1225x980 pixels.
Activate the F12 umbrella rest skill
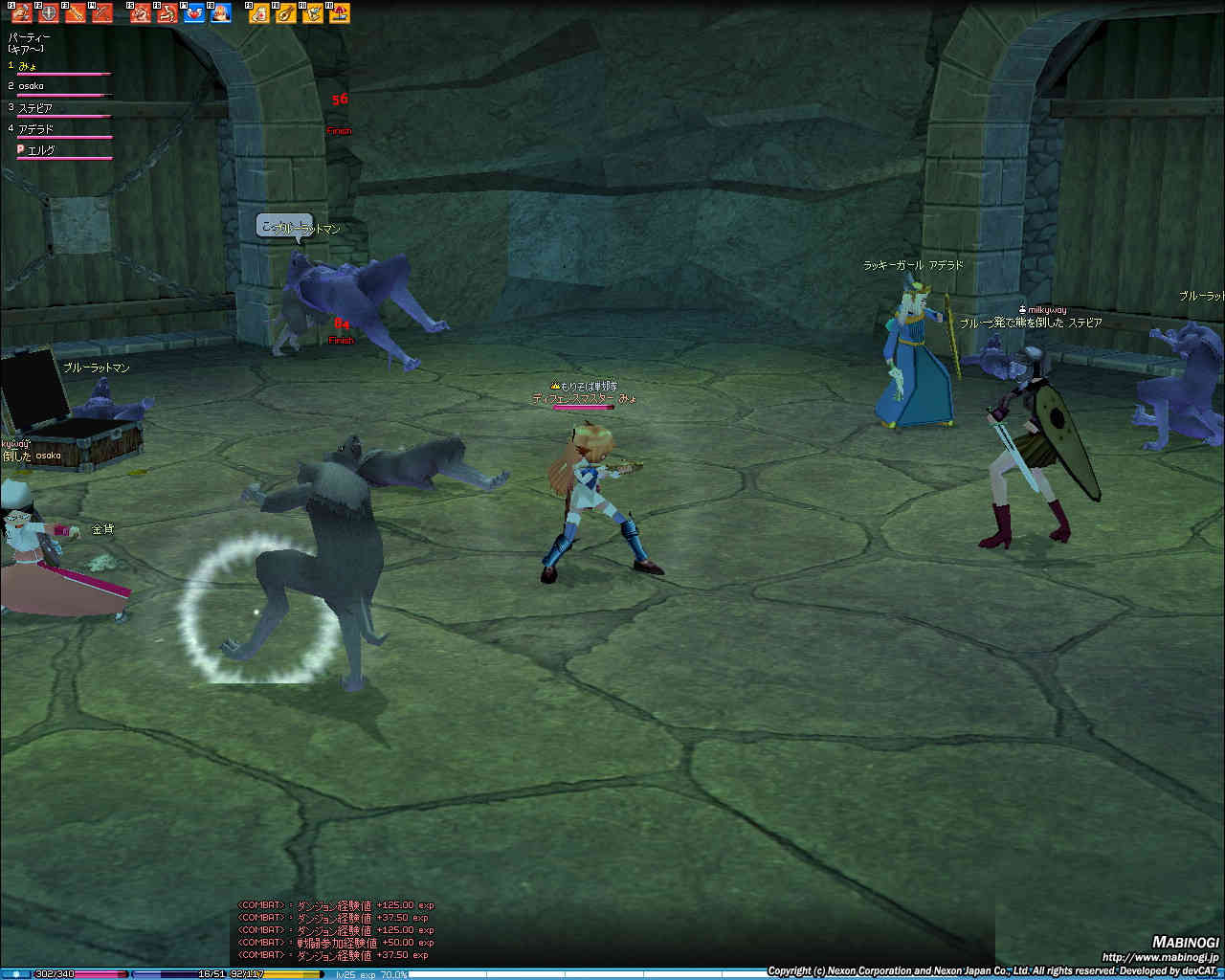pyautogui.click(x=340, y=13)
